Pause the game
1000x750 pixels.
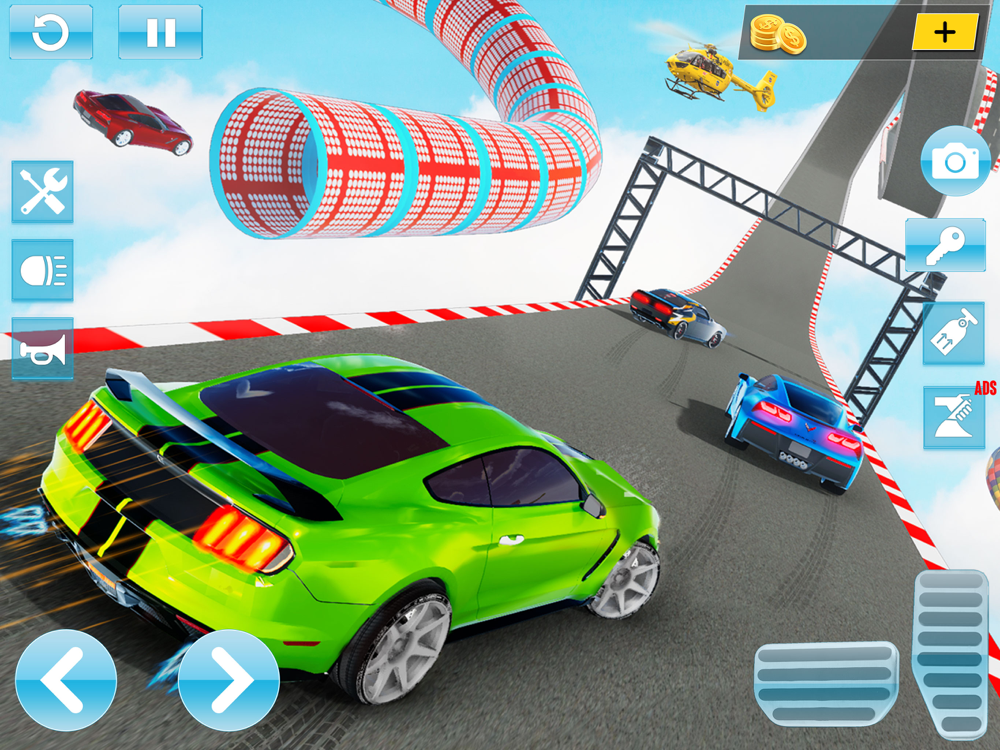click(160, 32)
